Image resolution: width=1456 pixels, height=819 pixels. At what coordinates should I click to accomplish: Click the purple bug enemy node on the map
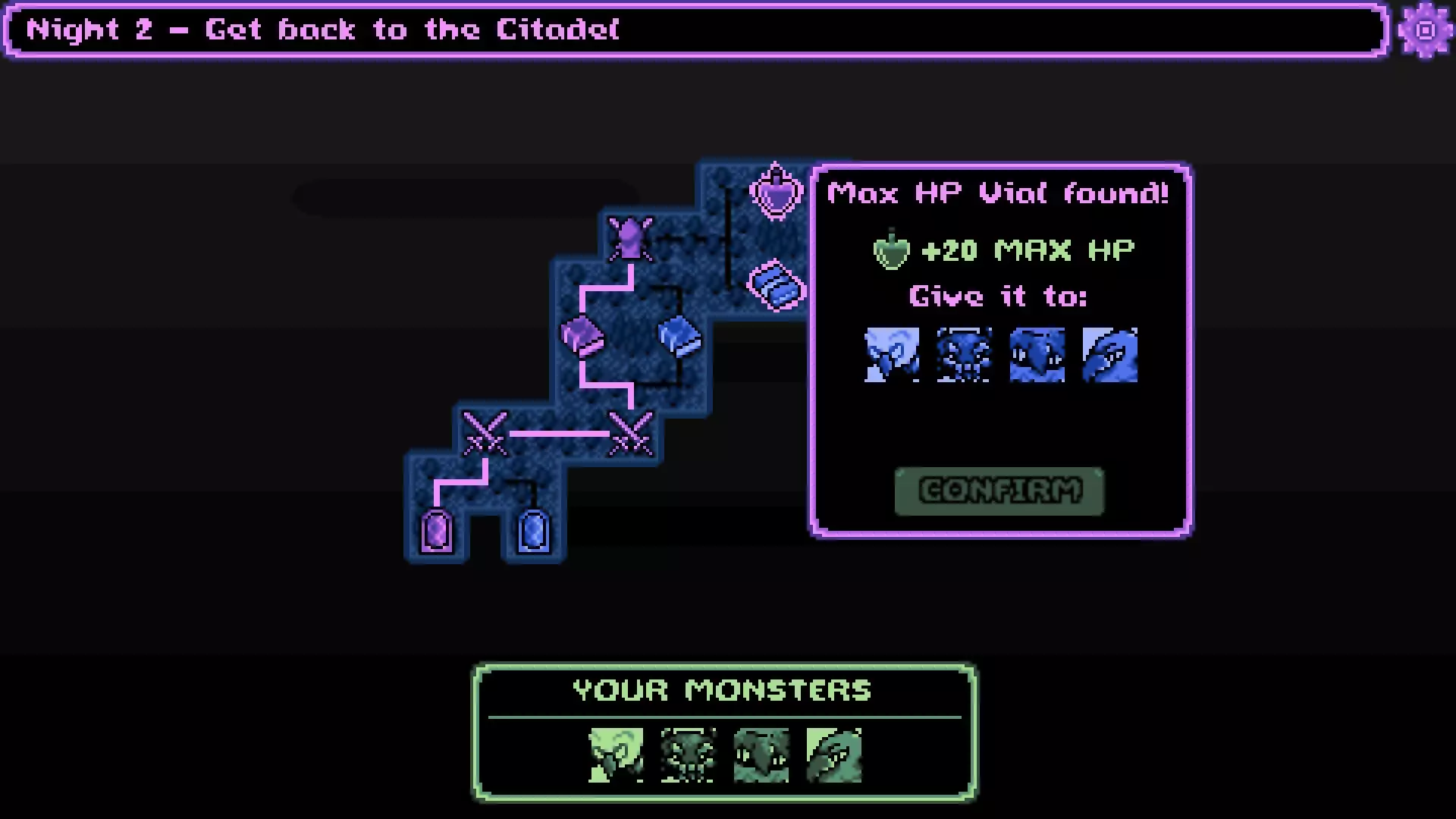tap(629, 239)
